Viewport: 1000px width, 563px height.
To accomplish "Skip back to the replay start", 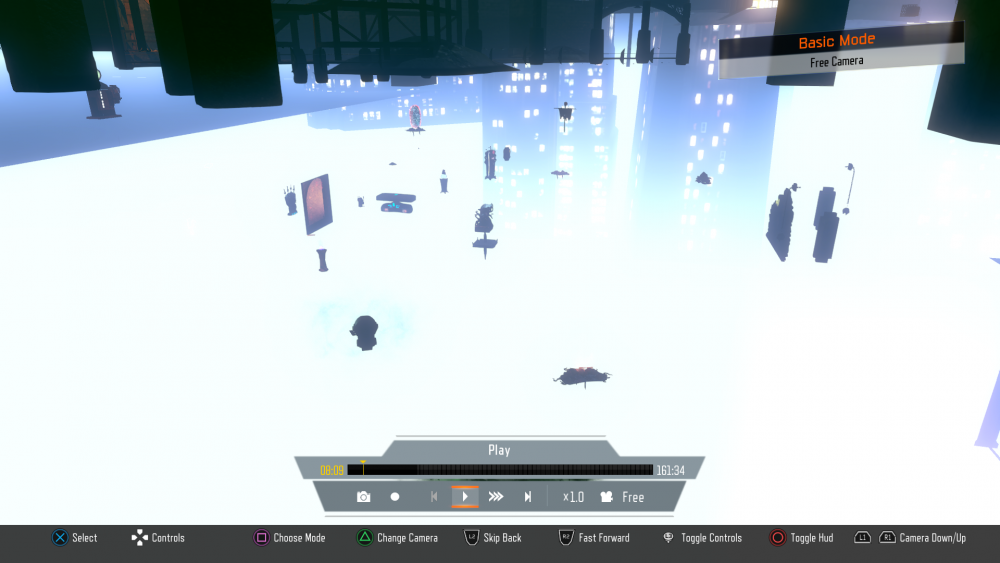I will tap(434, 497).
